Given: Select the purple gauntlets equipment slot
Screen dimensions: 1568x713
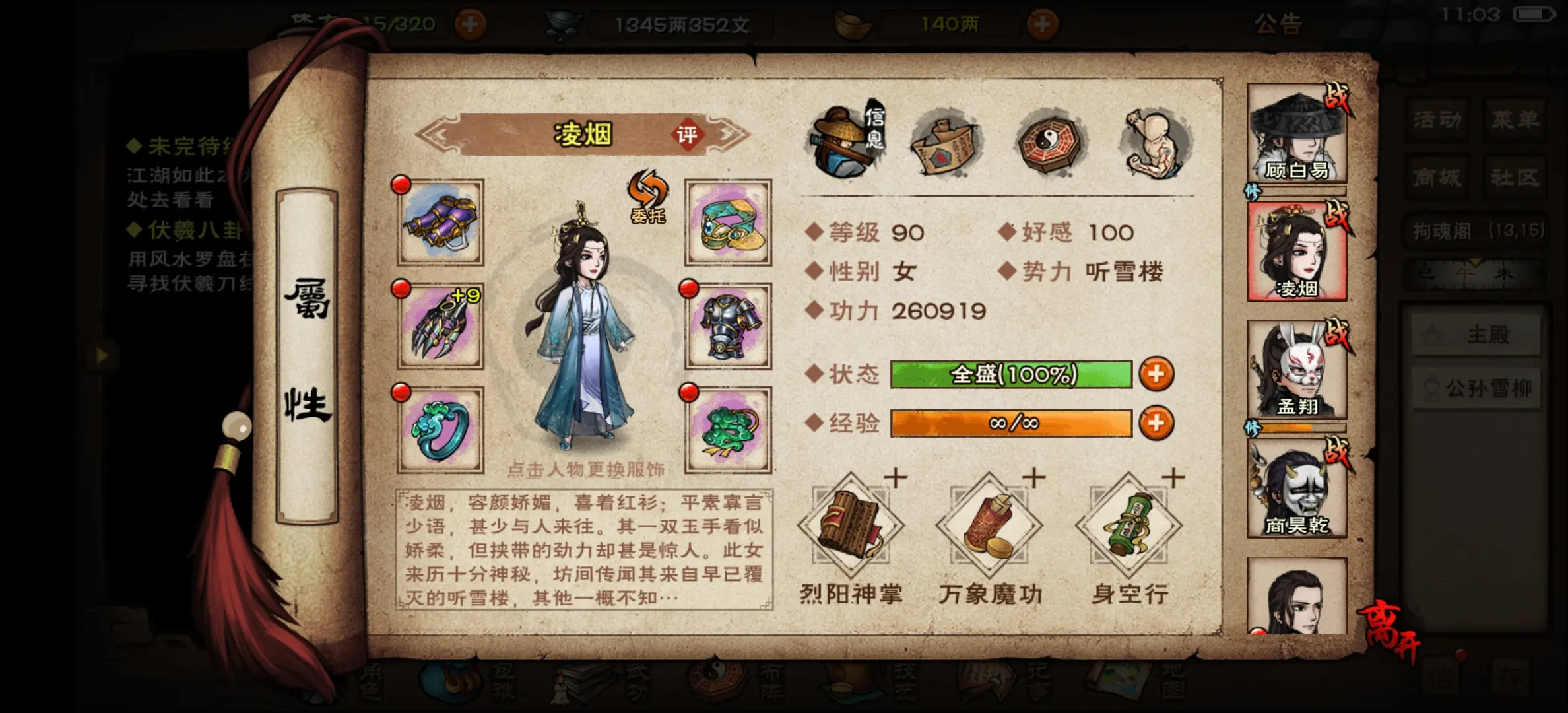Looking at the screenshot, I should (x=441, y=222).
